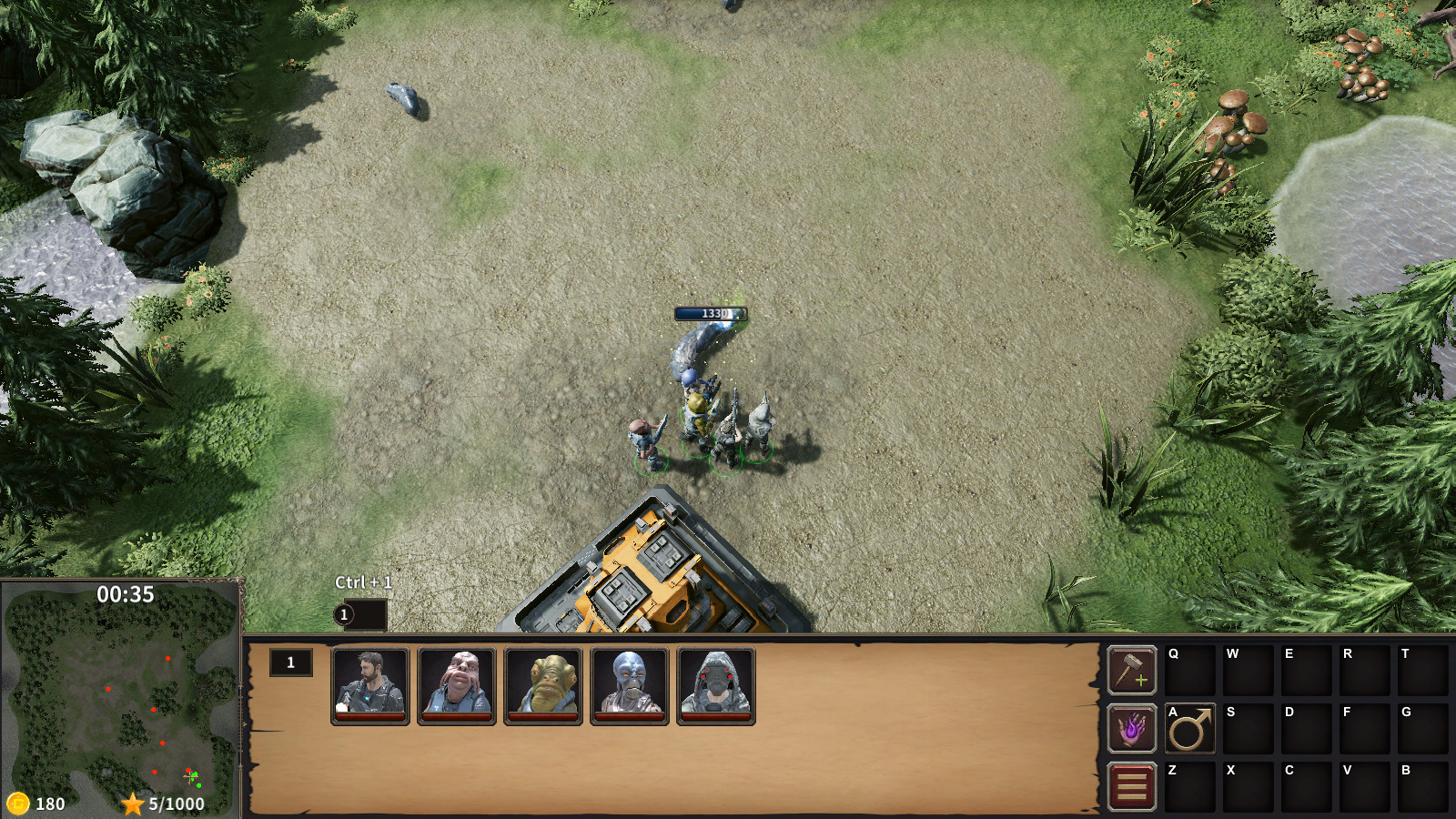This screenshot has height=819, width=1456.
Task: Select the build hammer icon
Action: (1132, 671)
